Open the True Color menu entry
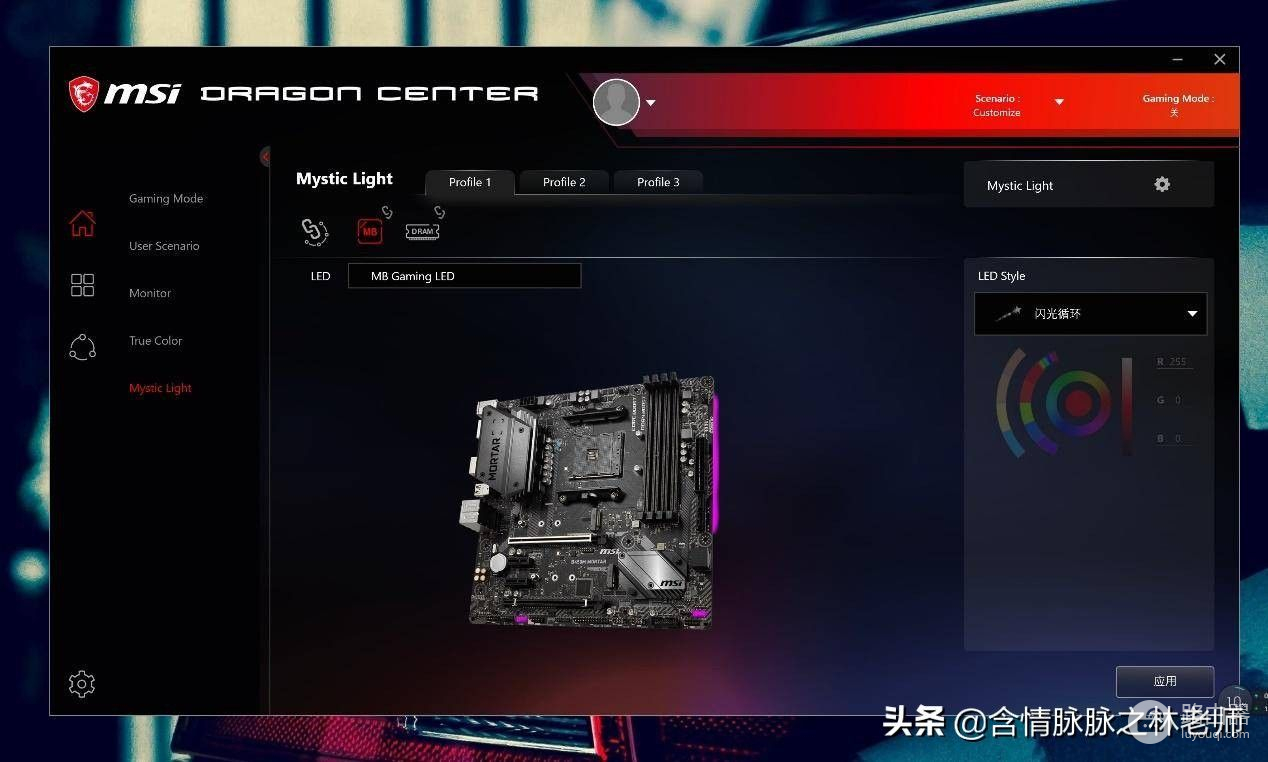Screen dimensions: 1268x762 [156, 341]
